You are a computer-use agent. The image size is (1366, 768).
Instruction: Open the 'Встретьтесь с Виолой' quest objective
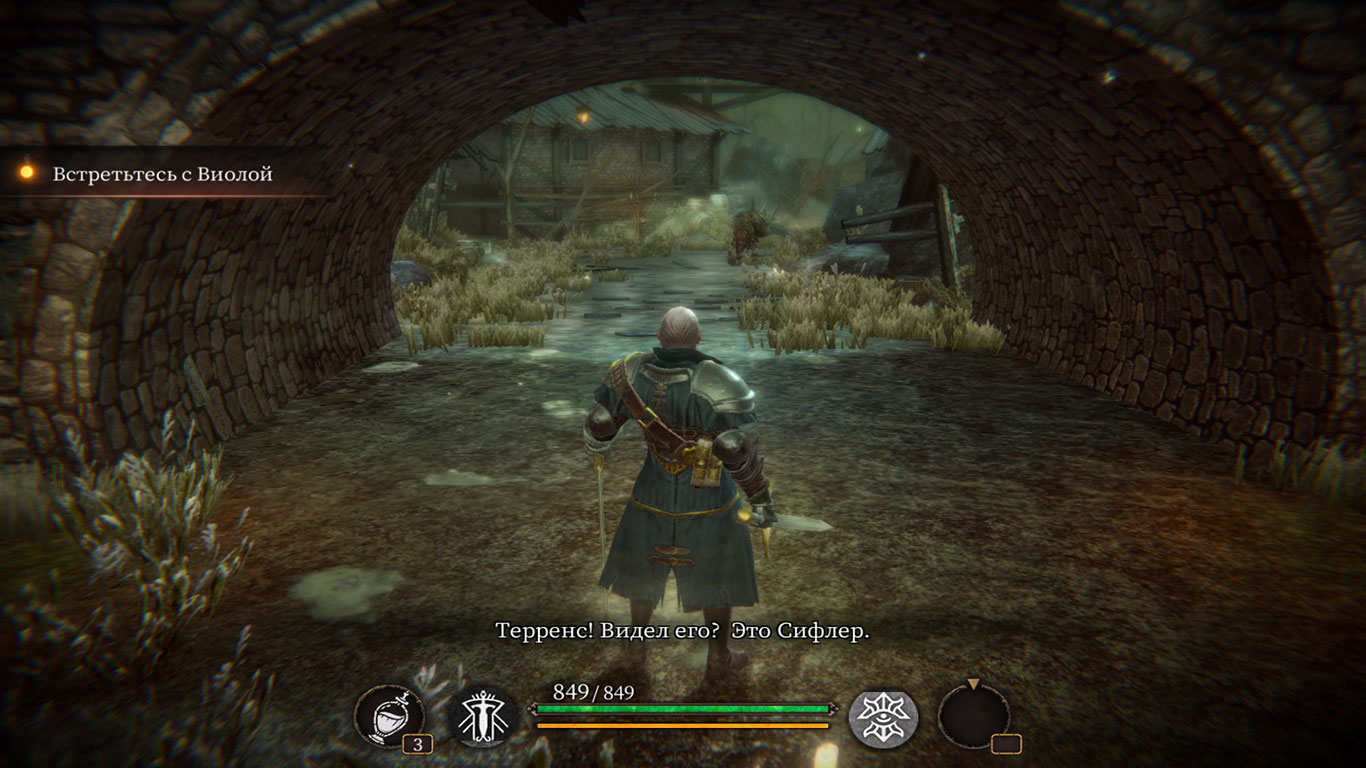pyautogui.click(x=162, y=174)
